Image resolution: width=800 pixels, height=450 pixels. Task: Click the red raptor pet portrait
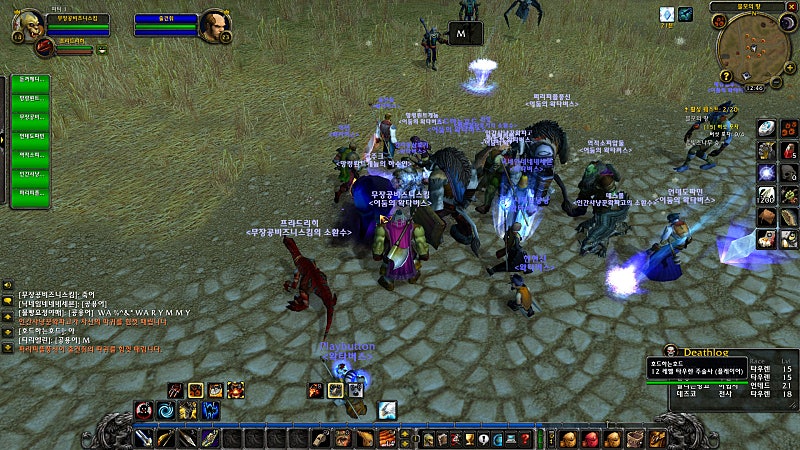46,46
